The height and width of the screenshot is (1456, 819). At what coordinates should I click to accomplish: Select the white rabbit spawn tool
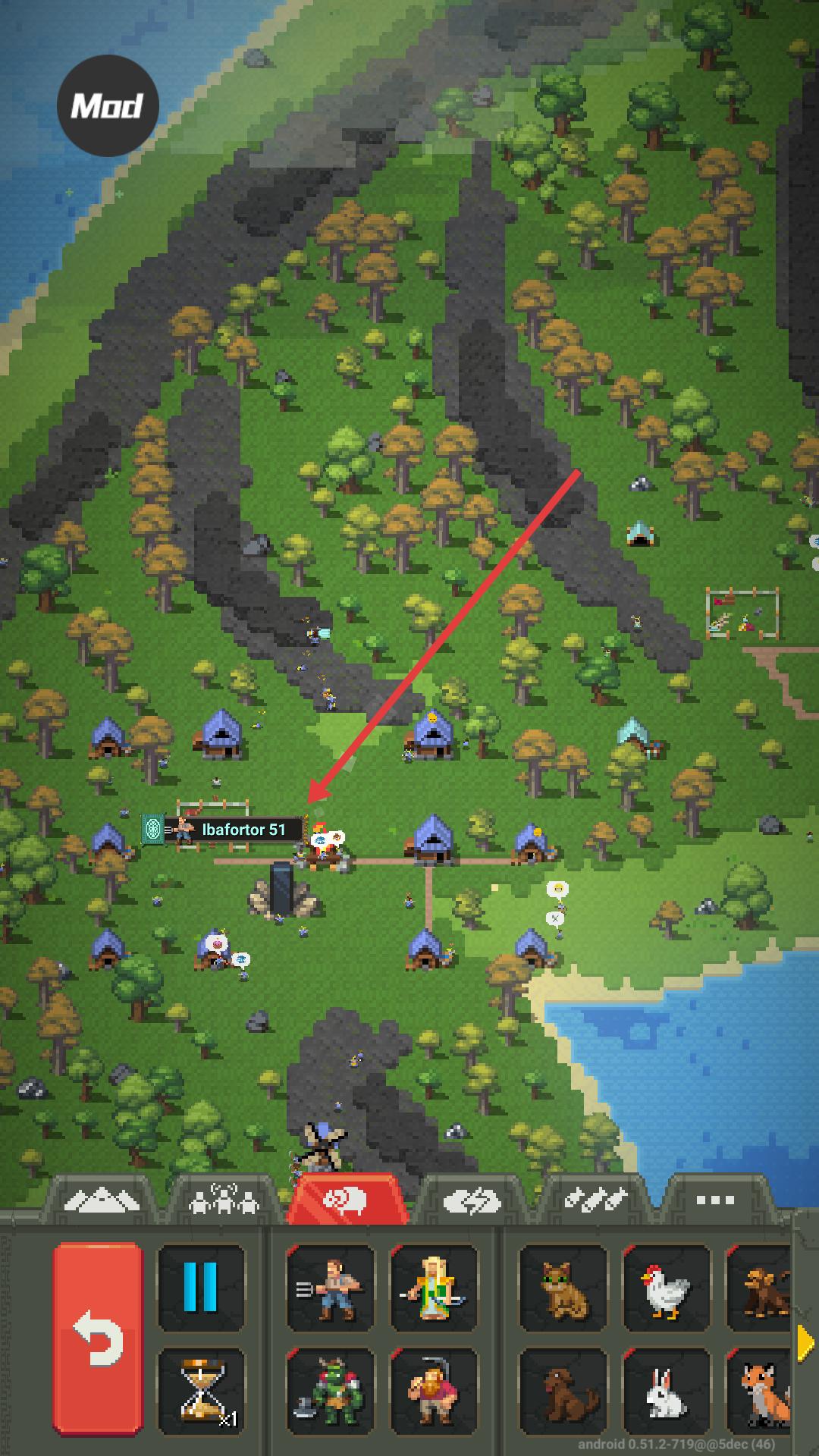(666, 1390)
